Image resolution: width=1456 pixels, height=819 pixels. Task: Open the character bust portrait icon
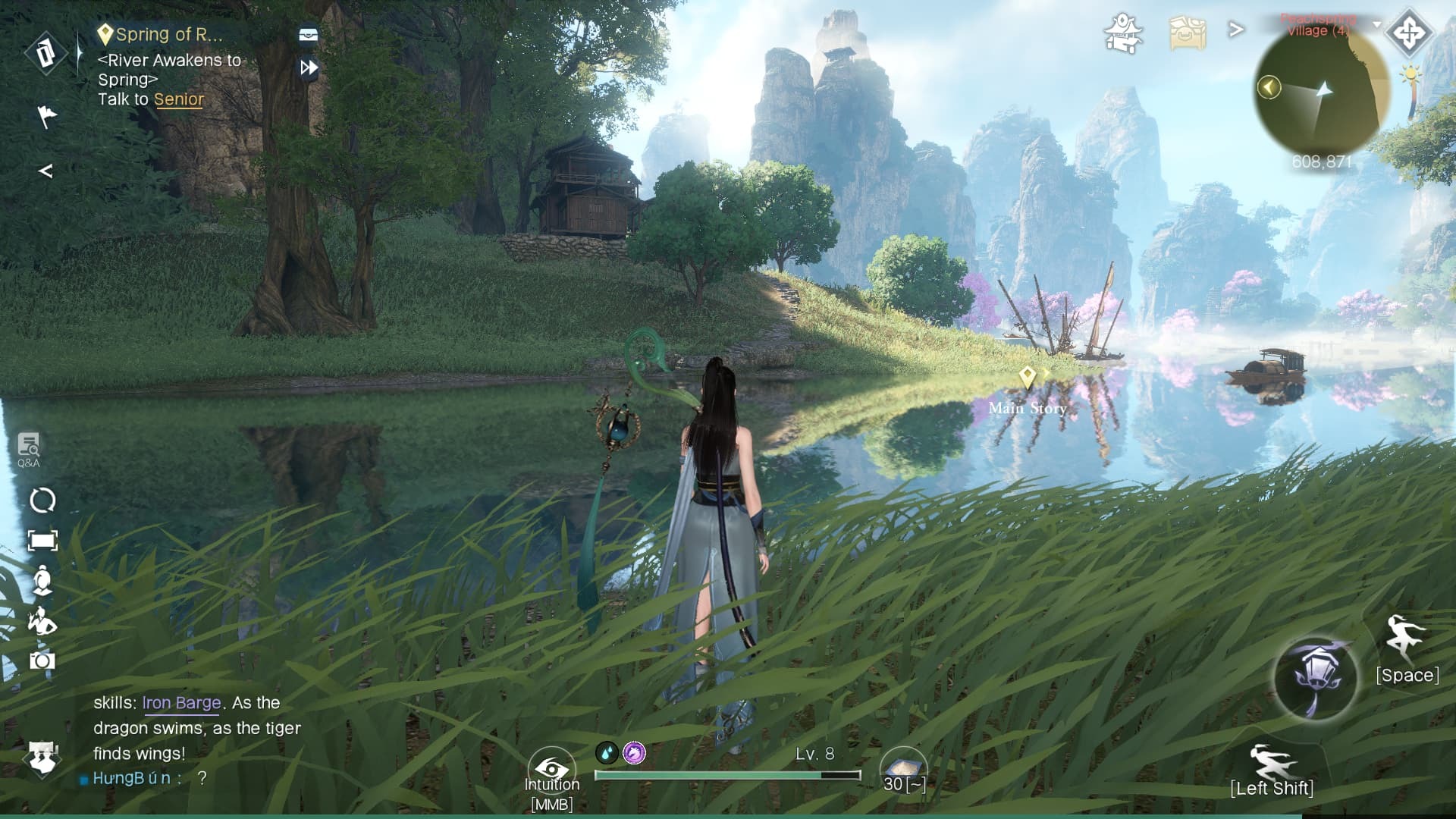42,580
